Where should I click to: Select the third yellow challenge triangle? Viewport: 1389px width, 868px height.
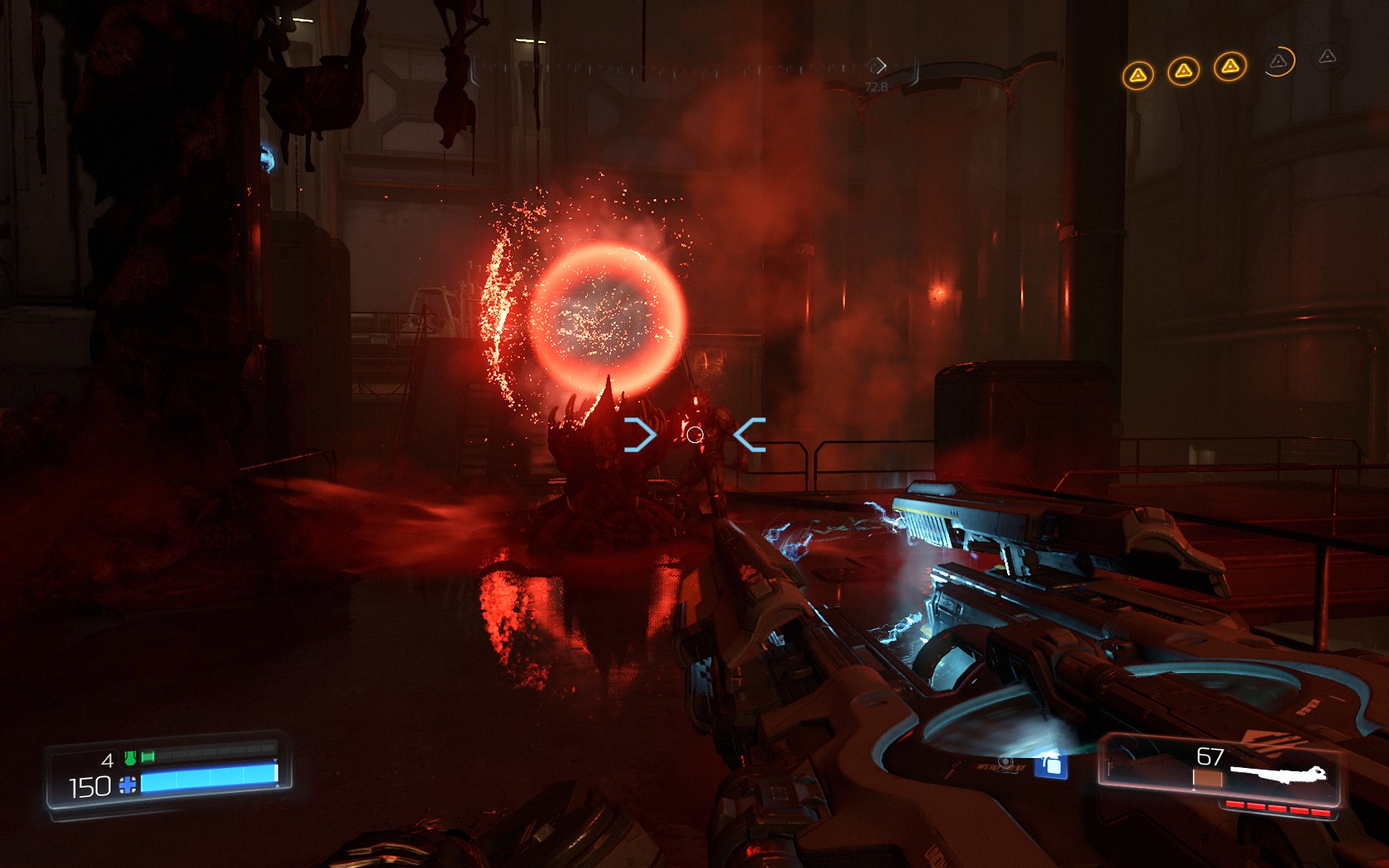click(x=1231, y=66)
